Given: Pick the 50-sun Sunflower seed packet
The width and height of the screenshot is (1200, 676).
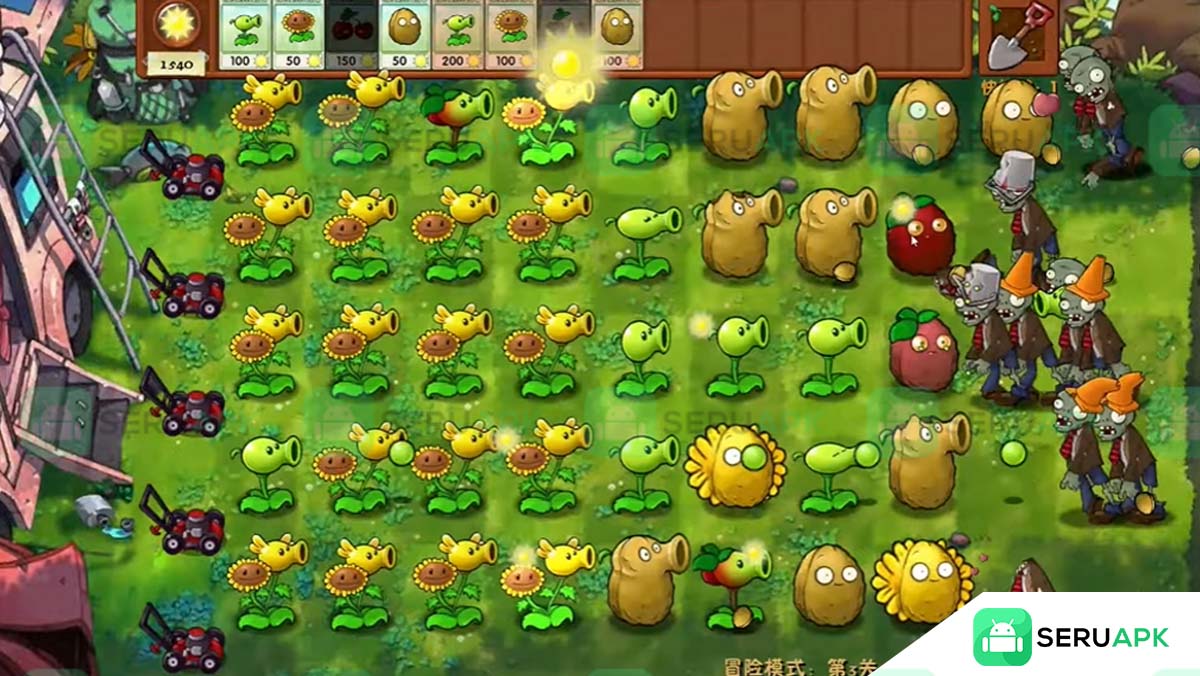Looking at the screenshot, I should point(298,35).
